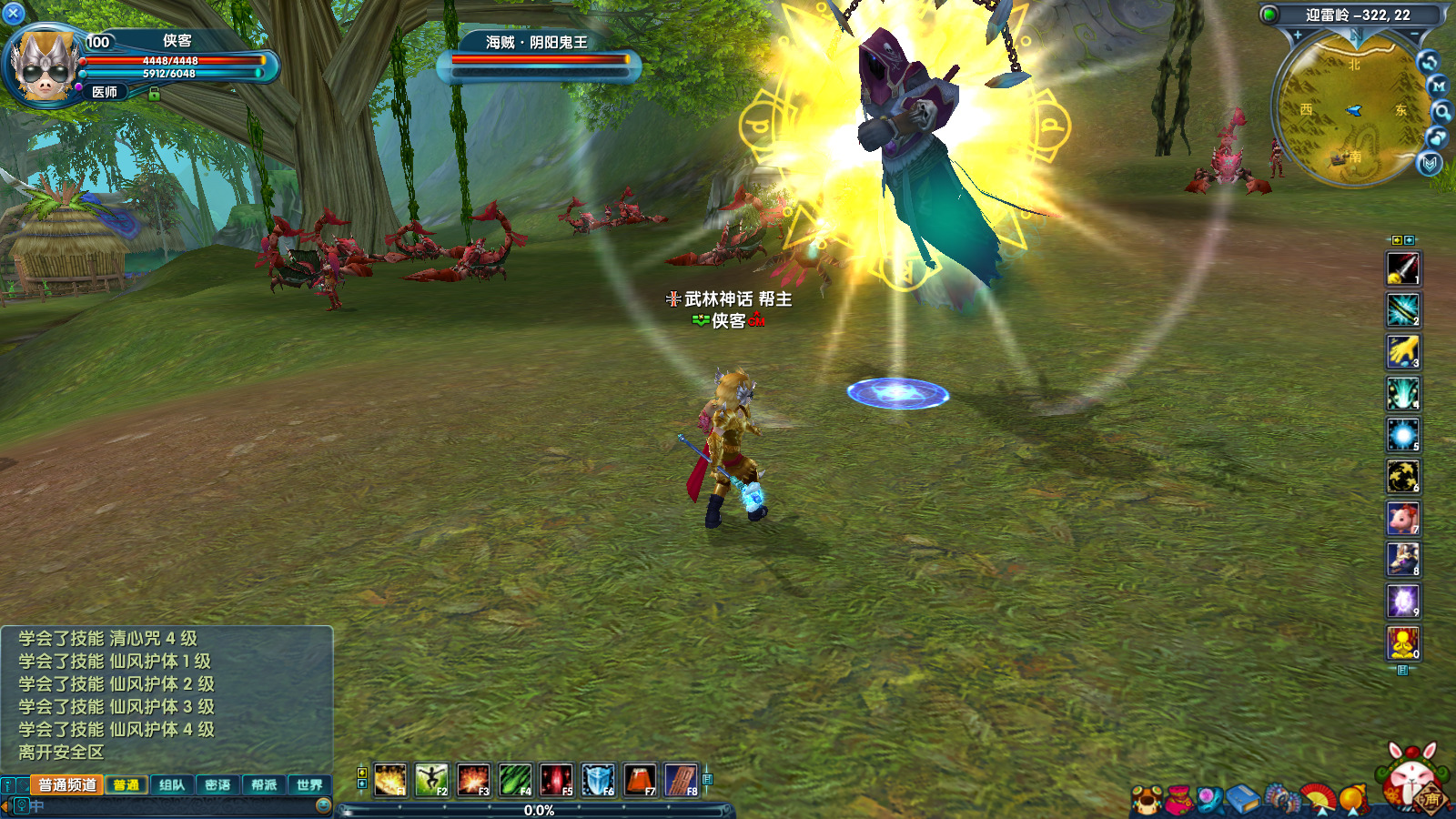The height and width of the screenshot is (819, 1456).
Task: Select the 密语 whisper channel tab
Action: point(217,784)
